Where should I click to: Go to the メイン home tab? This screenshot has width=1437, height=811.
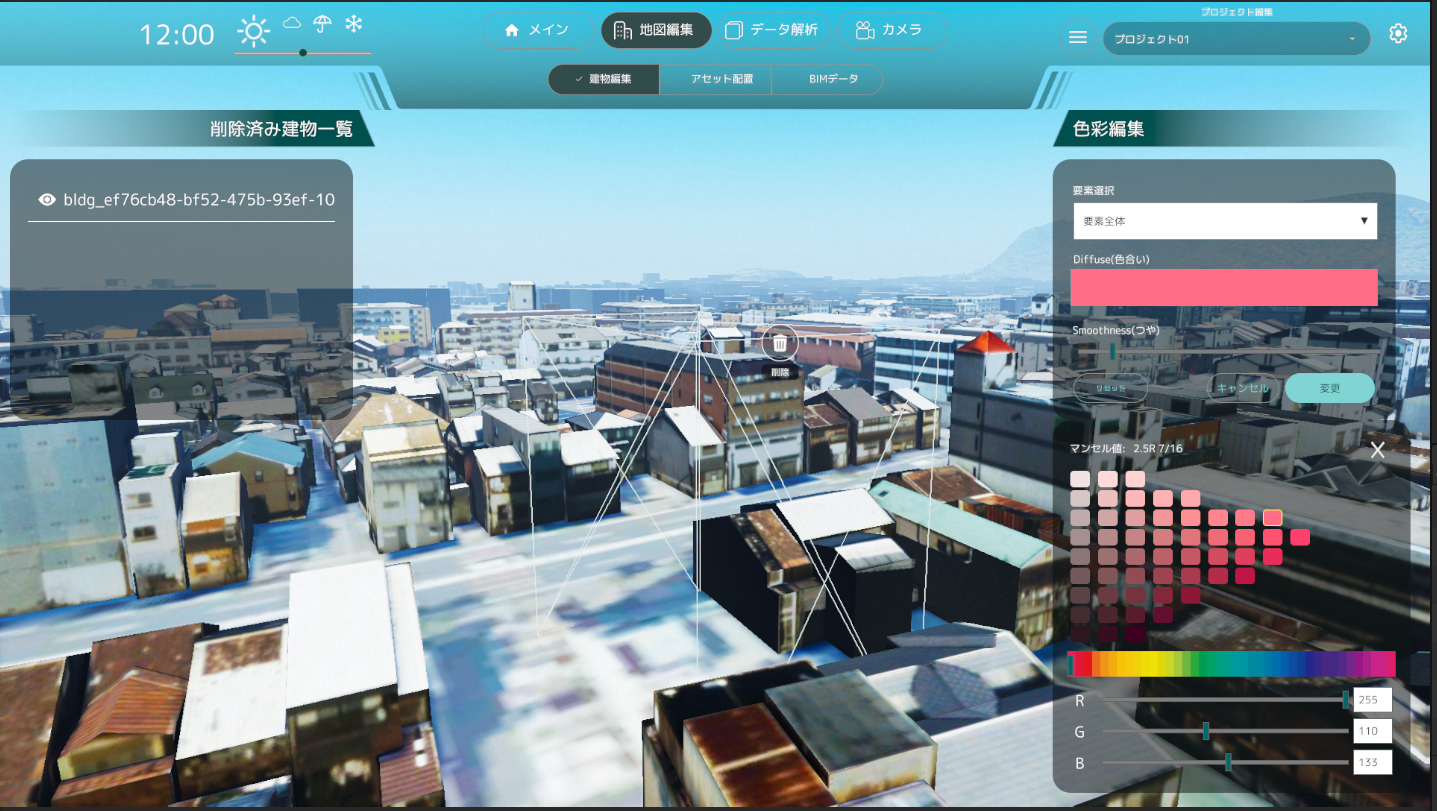click(x=538, y=30)
